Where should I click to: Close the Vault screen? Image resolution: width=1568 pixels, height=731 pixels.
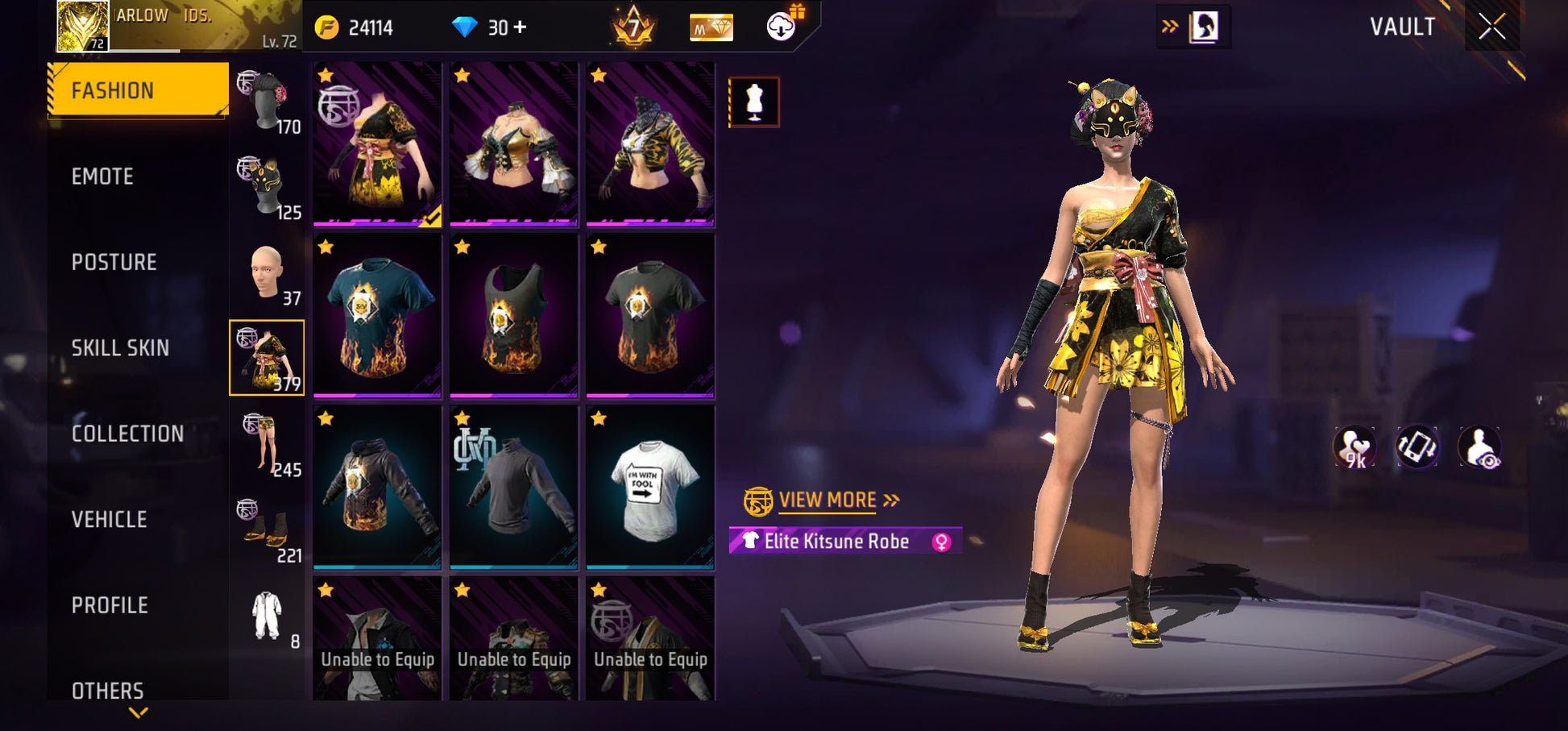pos(1491,27)
